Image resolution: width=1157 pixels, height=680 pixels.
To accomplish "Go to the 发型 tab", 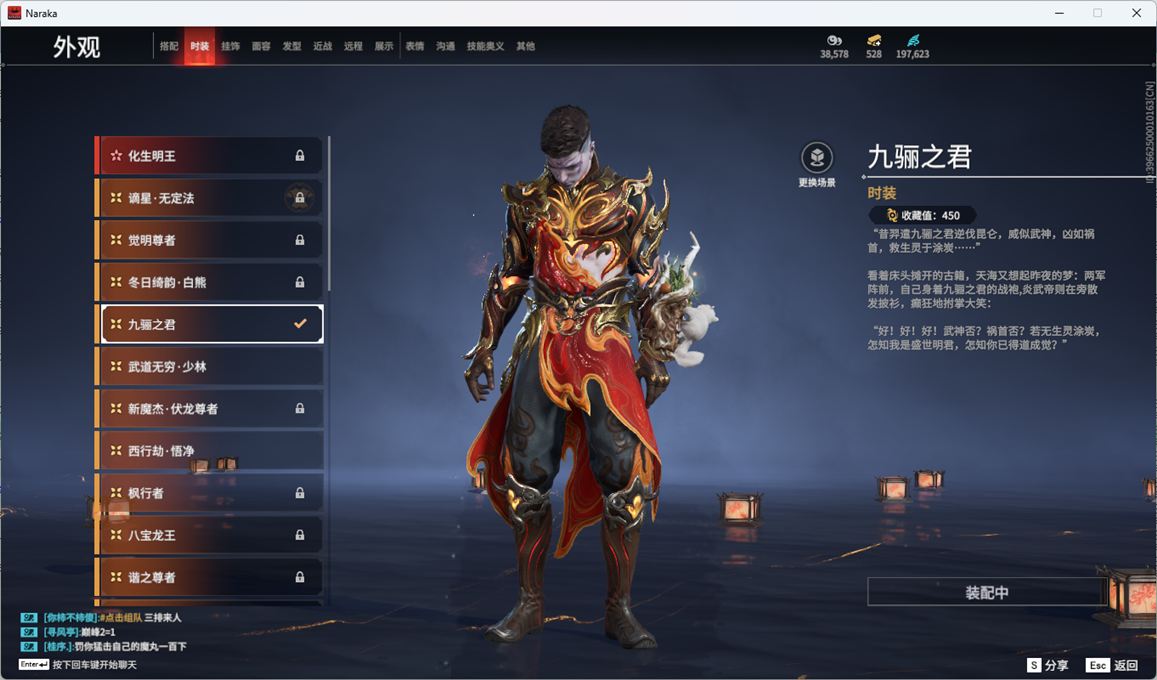I will coord(292,46).
